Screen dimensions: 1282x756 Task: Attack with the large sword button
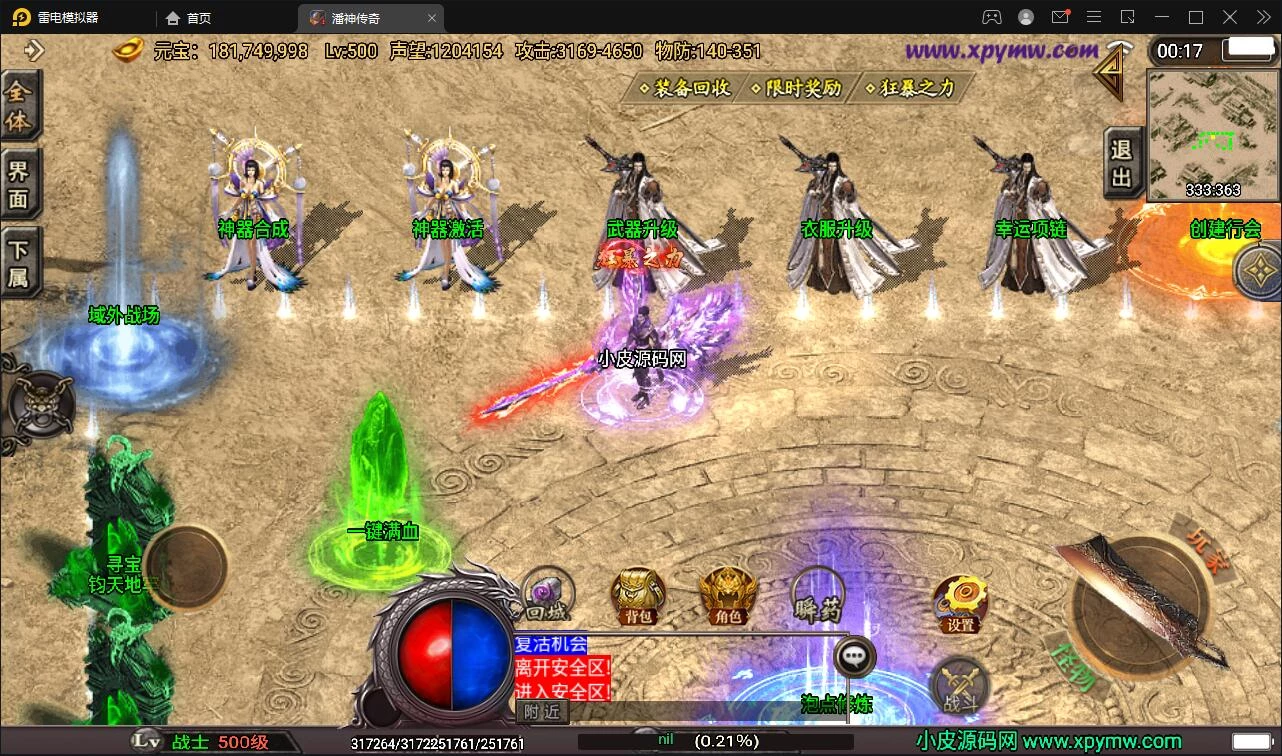1140,600
